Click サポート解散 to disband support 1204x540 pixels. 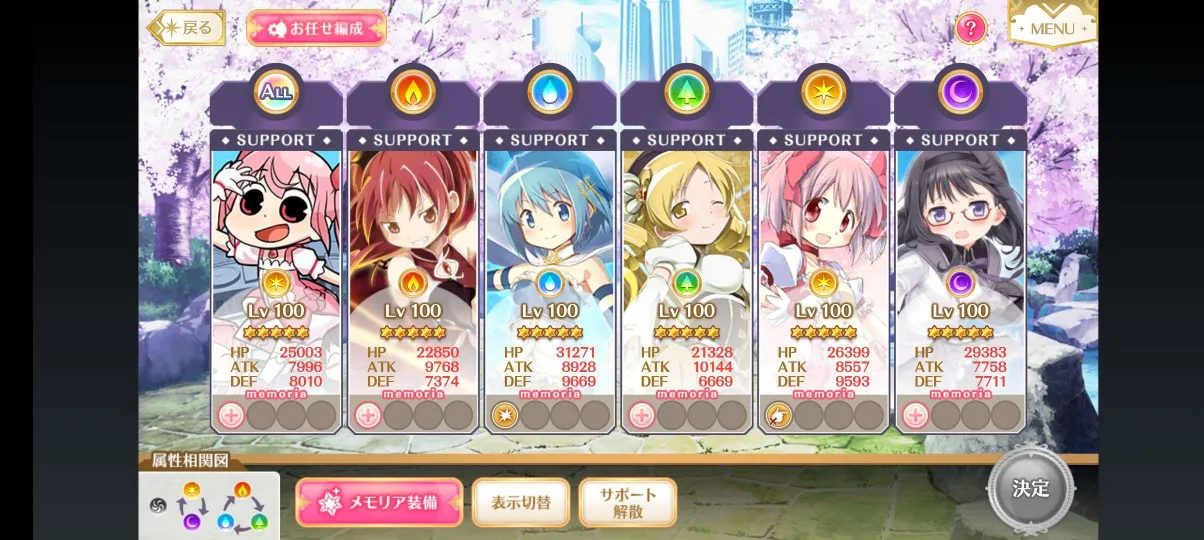pos(628,502)
